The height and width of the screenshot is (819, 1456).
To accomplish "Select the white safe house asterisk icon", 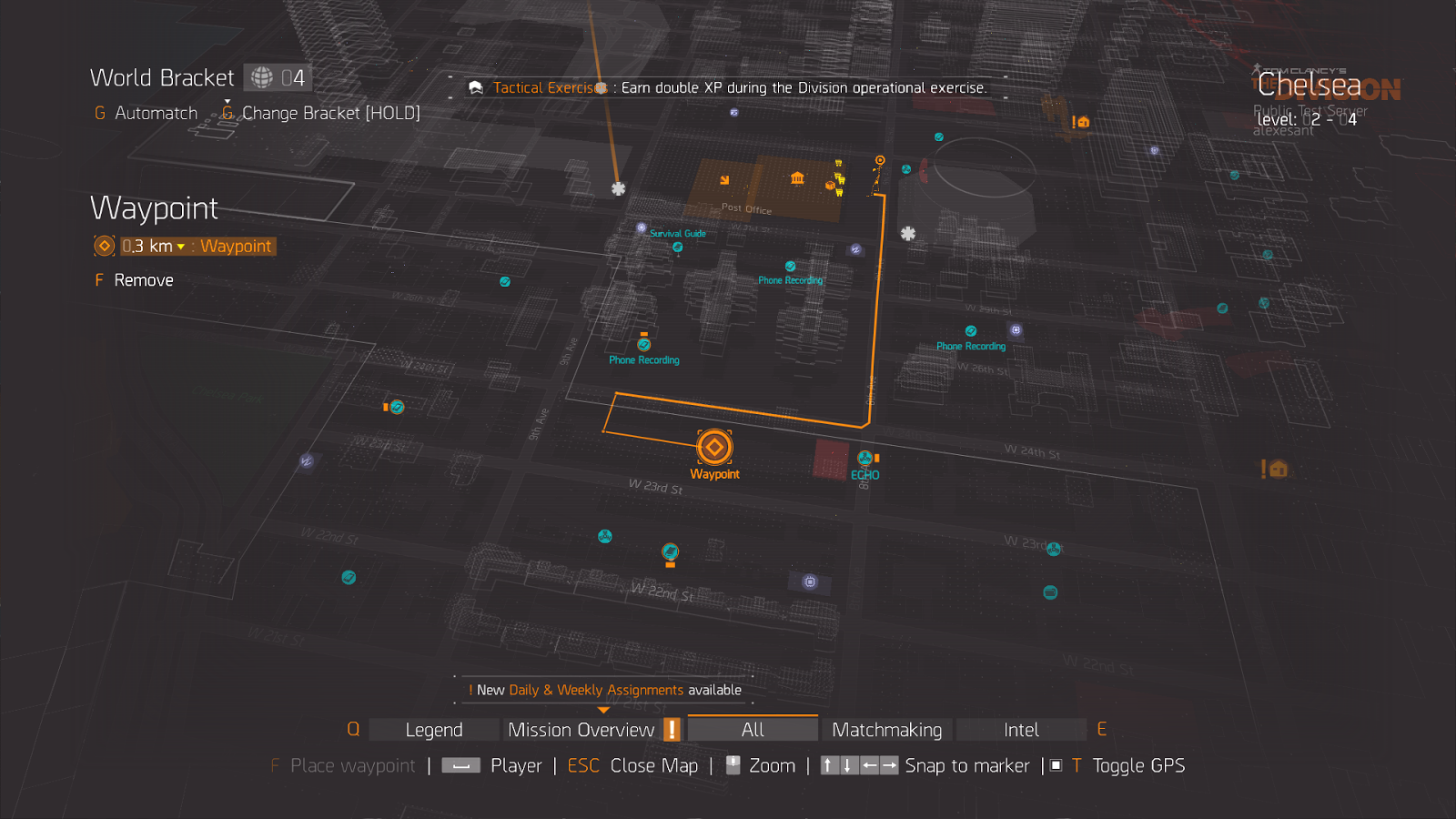I will (x=618, y=188).
